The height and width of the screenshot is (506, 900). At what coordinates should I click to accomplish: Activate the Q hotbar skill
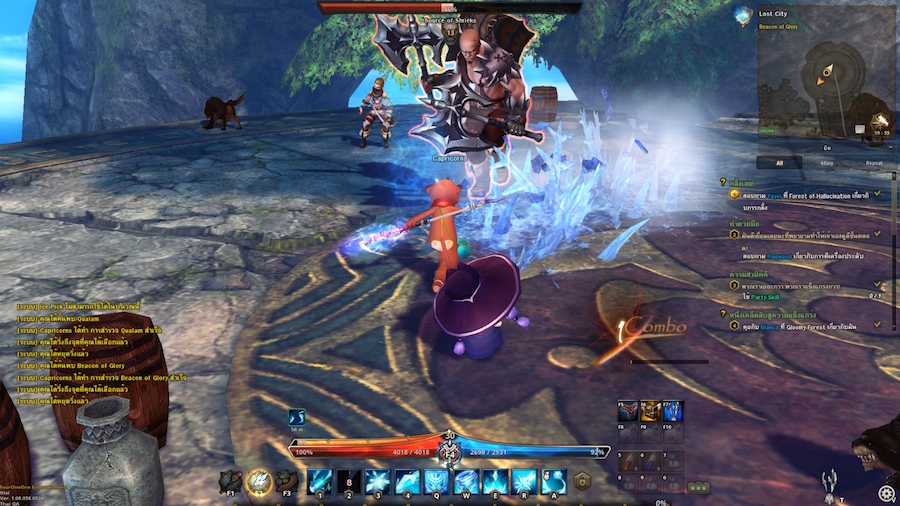tap(437, 481)
